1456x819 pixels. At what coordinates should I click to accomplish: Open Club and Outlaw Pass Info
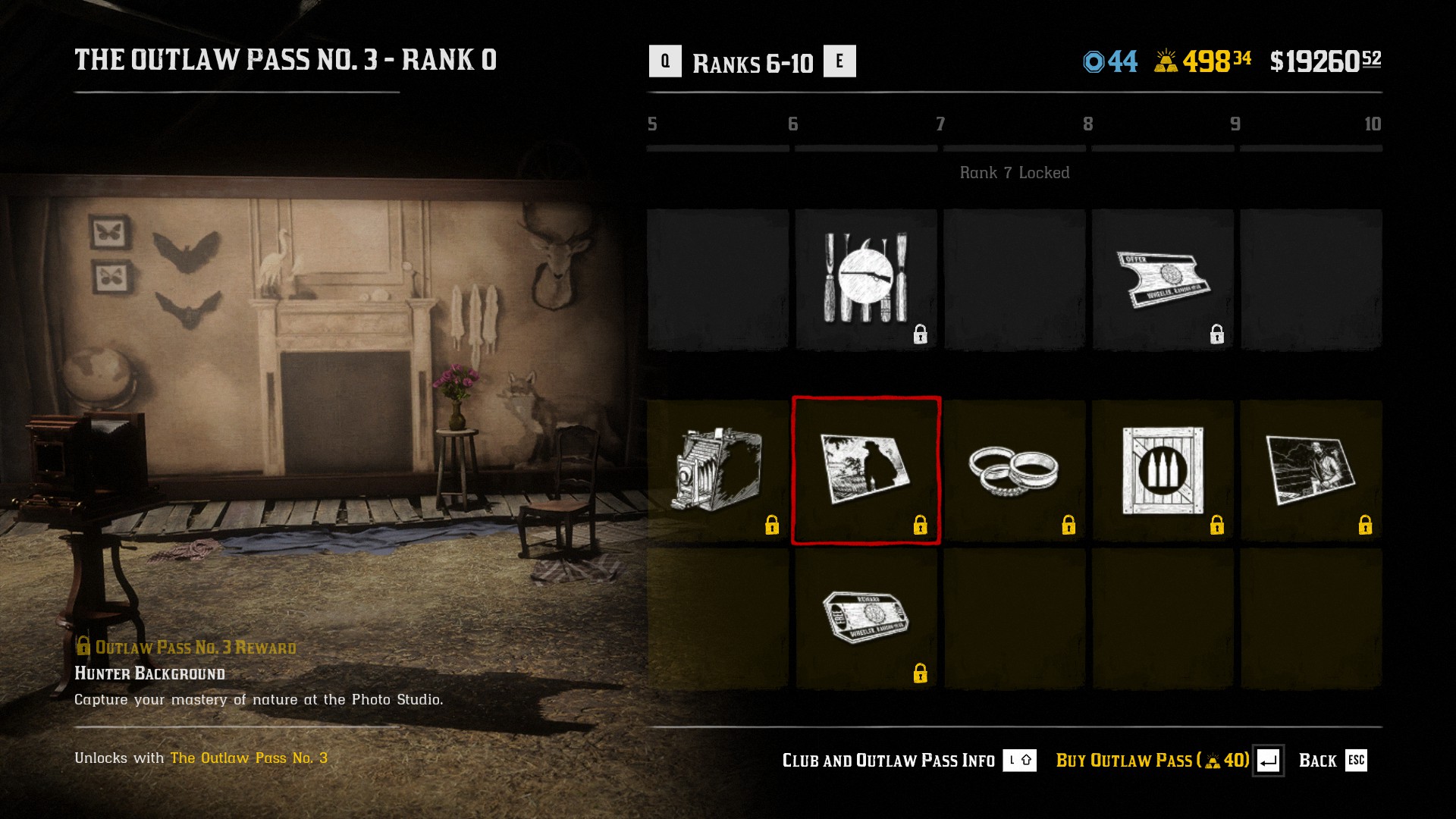[x=887, y=760]
